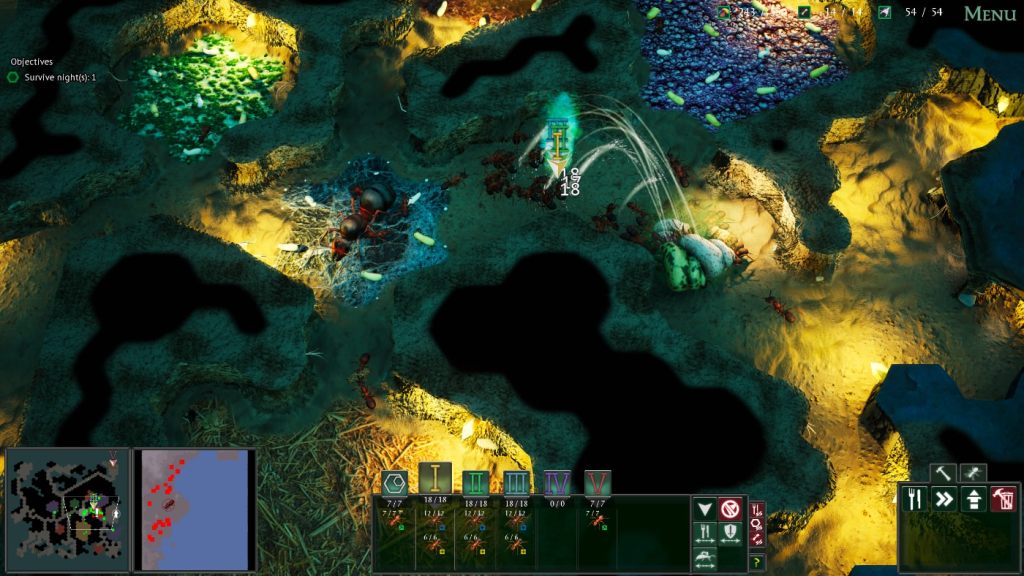Click the shield with arrows command button
This screenshot has height=576, width=1024.
729,534
